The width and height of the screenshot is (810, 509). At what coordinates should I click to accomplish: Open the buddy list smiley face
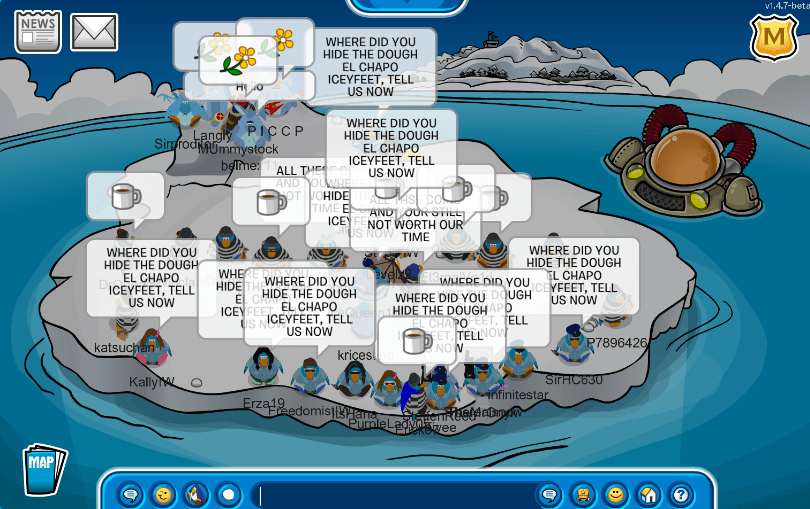[x=616, y=494]
